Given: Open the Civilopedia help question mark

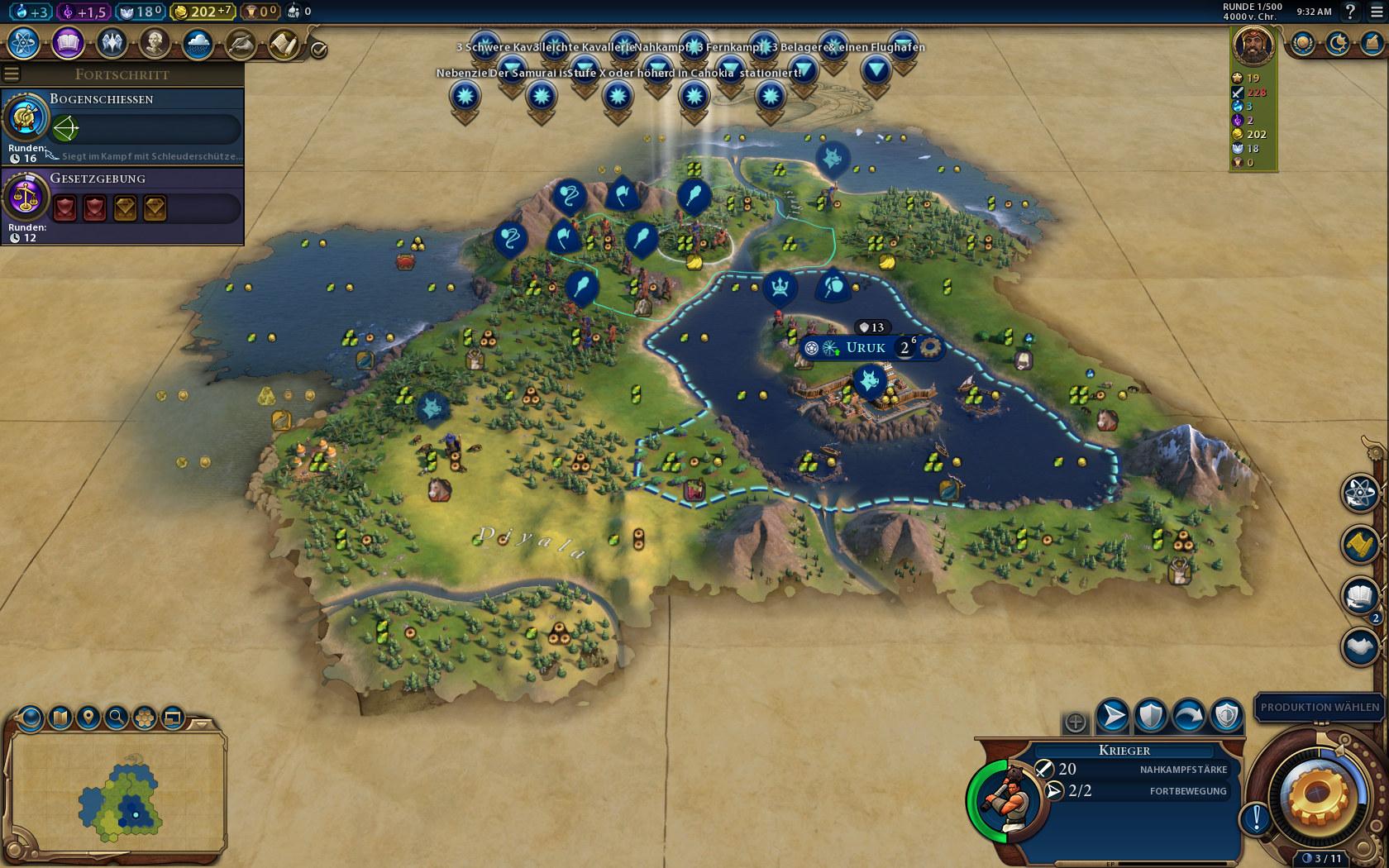Looking at the screenshot, I should (1350, 12).
